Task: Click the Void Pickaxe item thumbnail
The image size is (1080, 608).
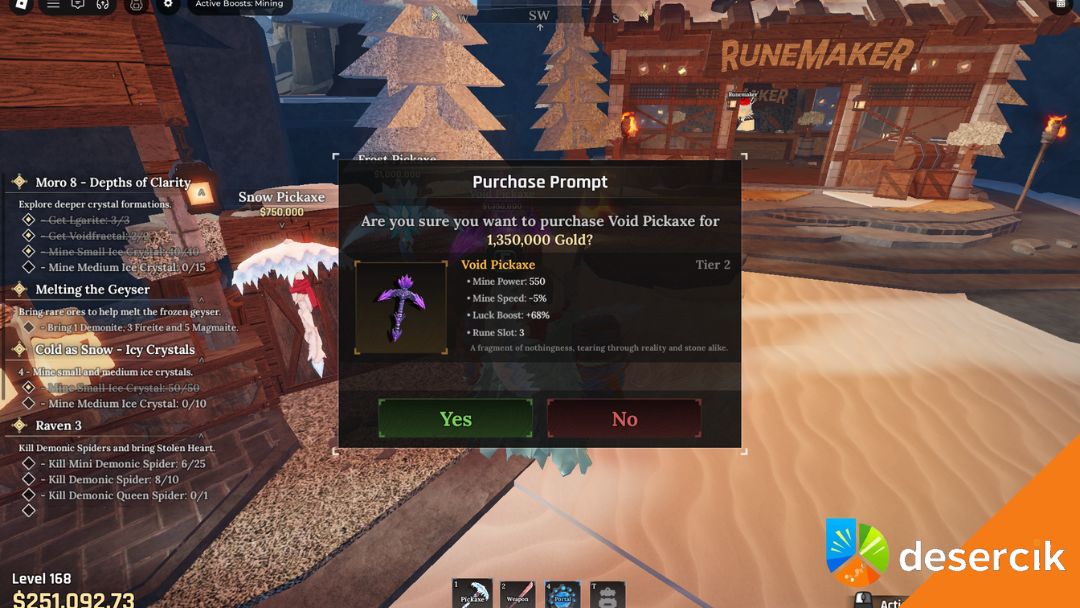Action: tap(401, 308)
